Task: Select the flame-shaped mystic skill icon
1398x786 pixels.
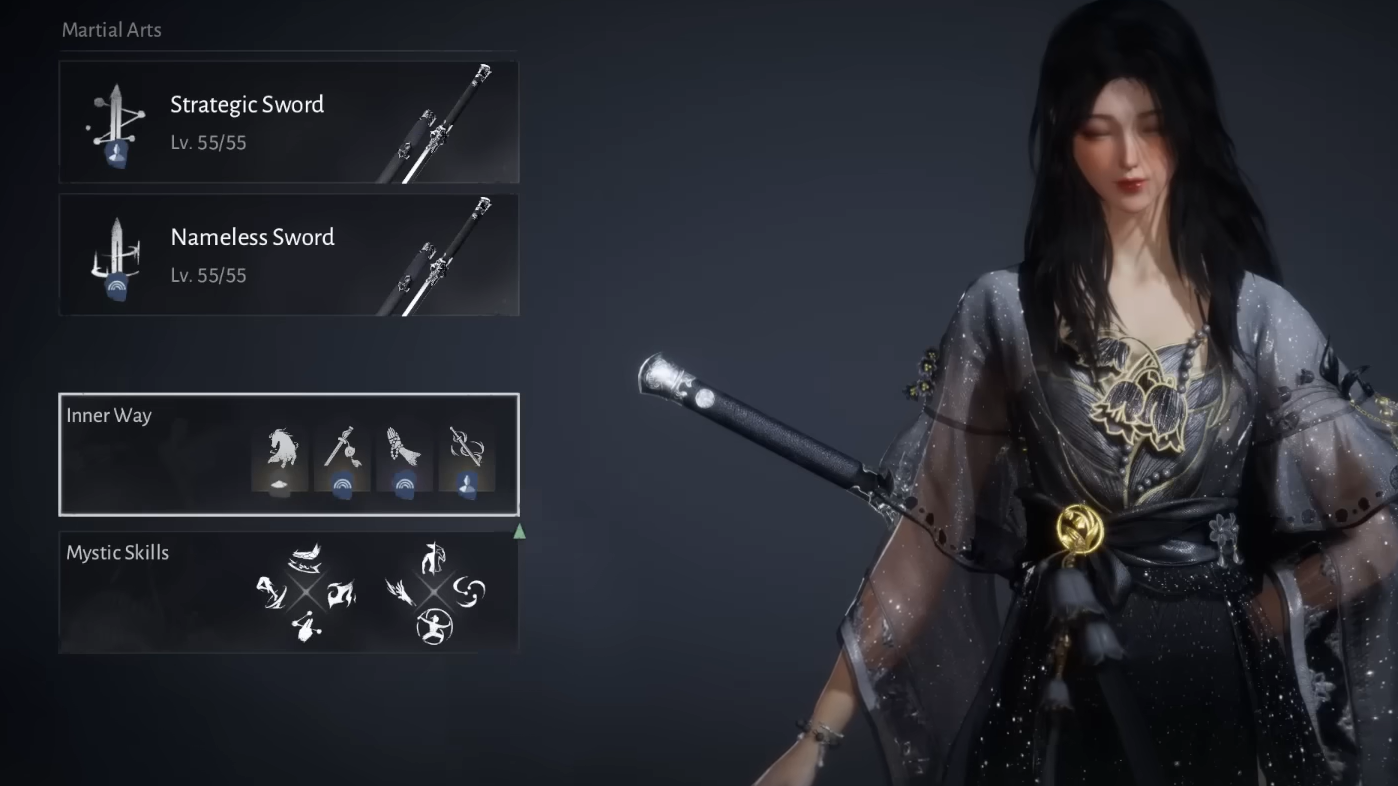Action: [342, 594]
